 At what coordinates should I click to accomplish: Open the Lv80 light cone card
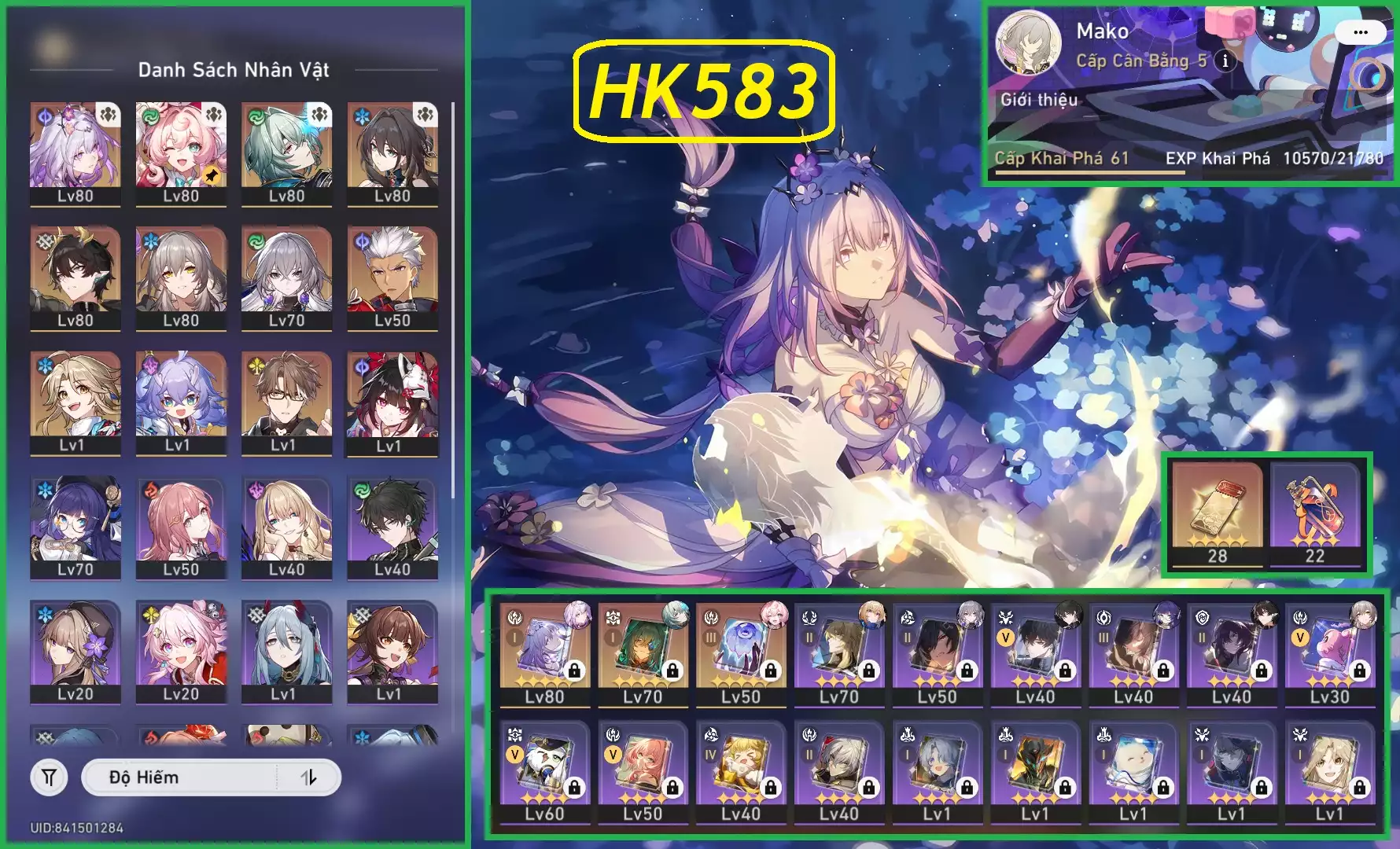(544, 652)
